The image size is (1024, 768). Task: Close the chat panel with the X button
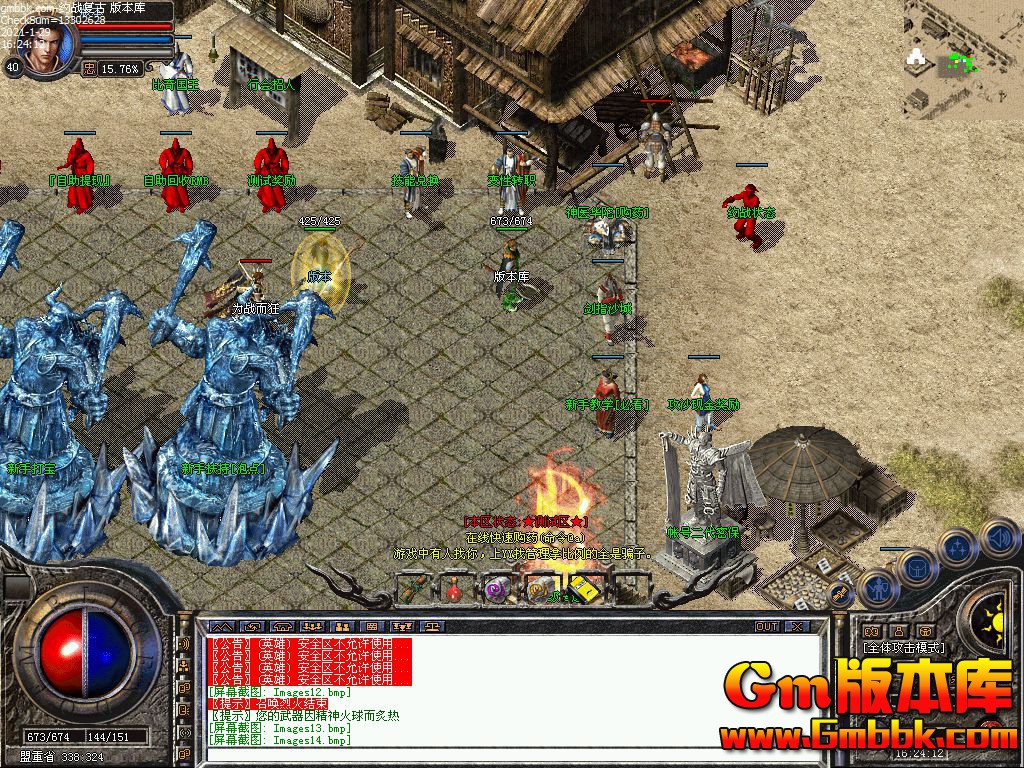(797, 626)
